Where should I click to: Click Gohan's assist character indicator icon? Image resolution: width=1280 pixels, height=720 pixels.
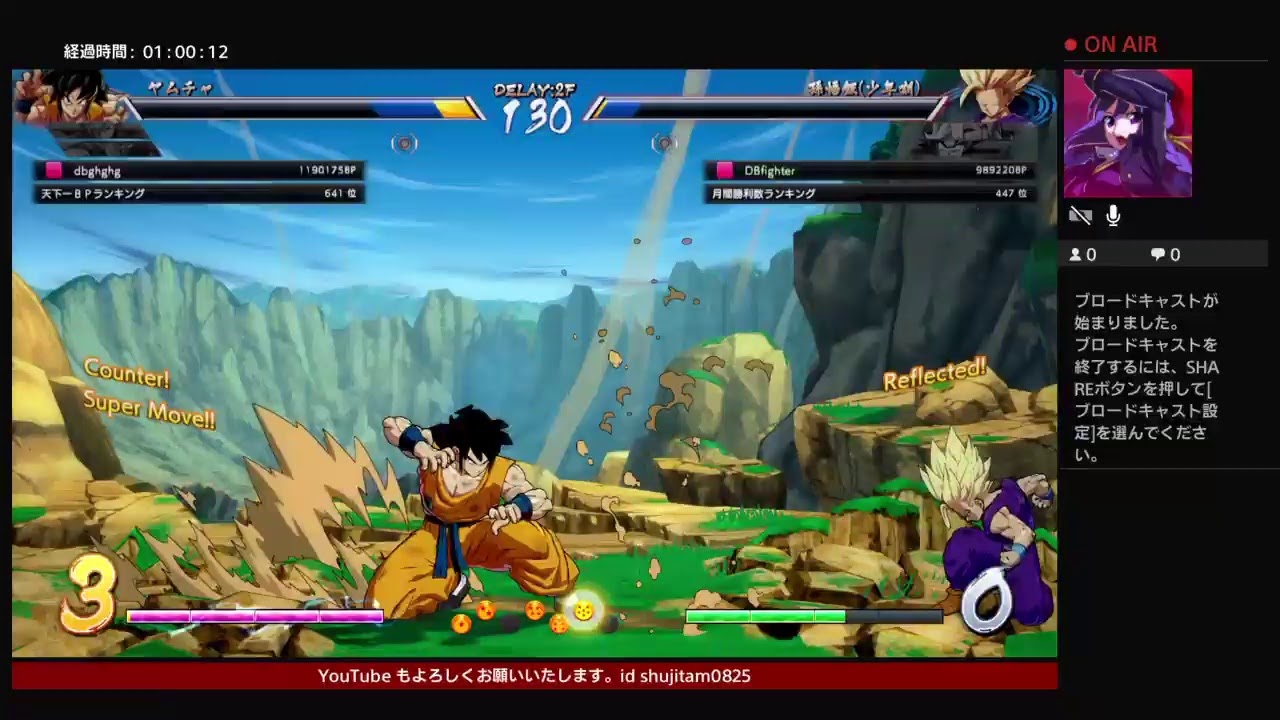pyautogui.click(x=662, y=144)
